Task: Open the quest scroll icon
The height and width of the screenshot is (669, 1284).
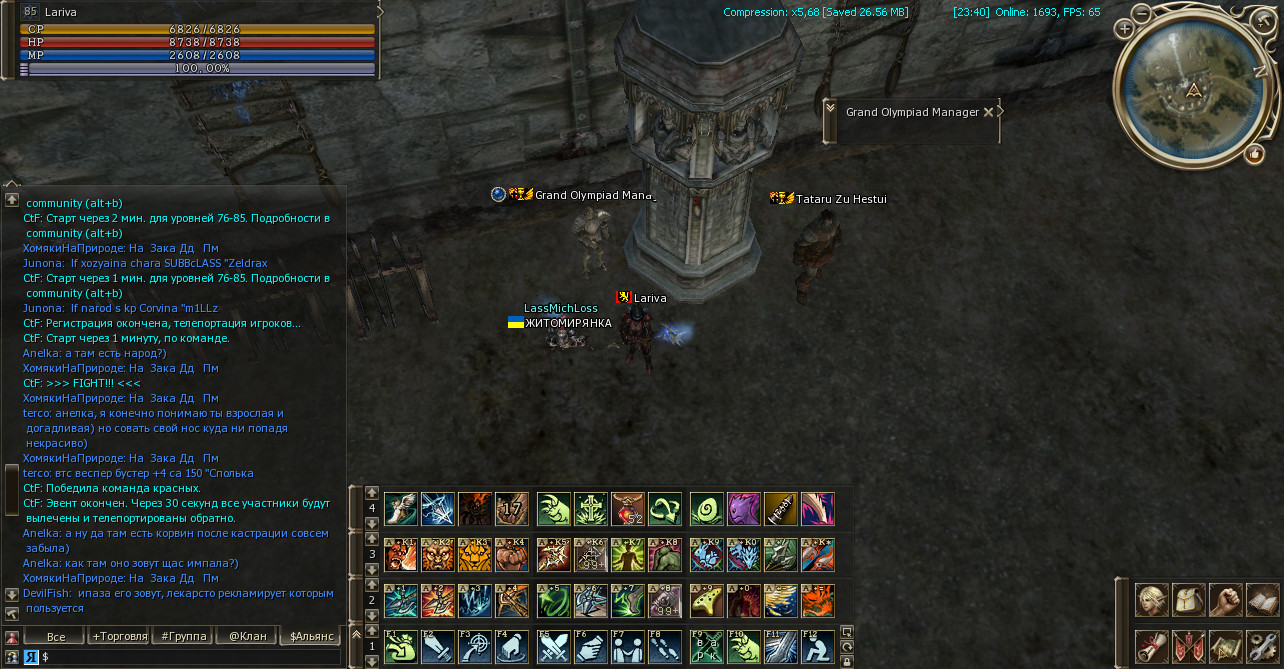Action: (1152, 646)
